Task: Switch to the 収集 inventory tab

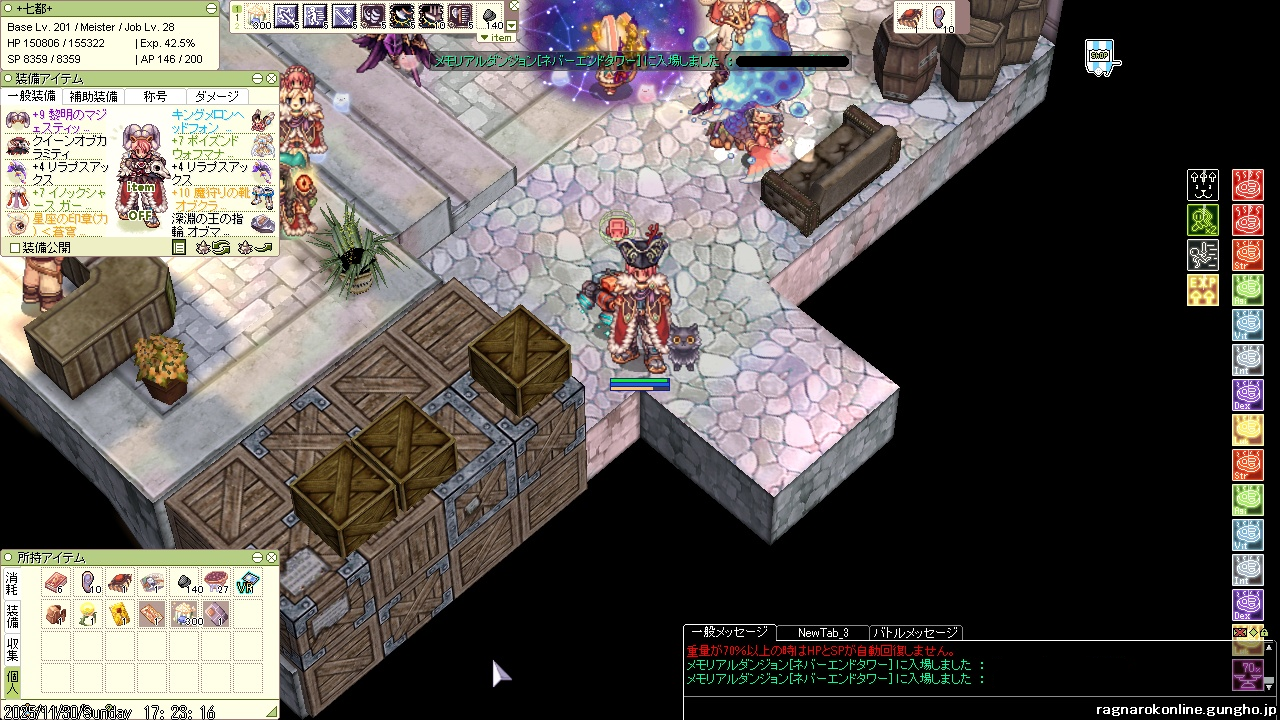Action: point(12,648)
